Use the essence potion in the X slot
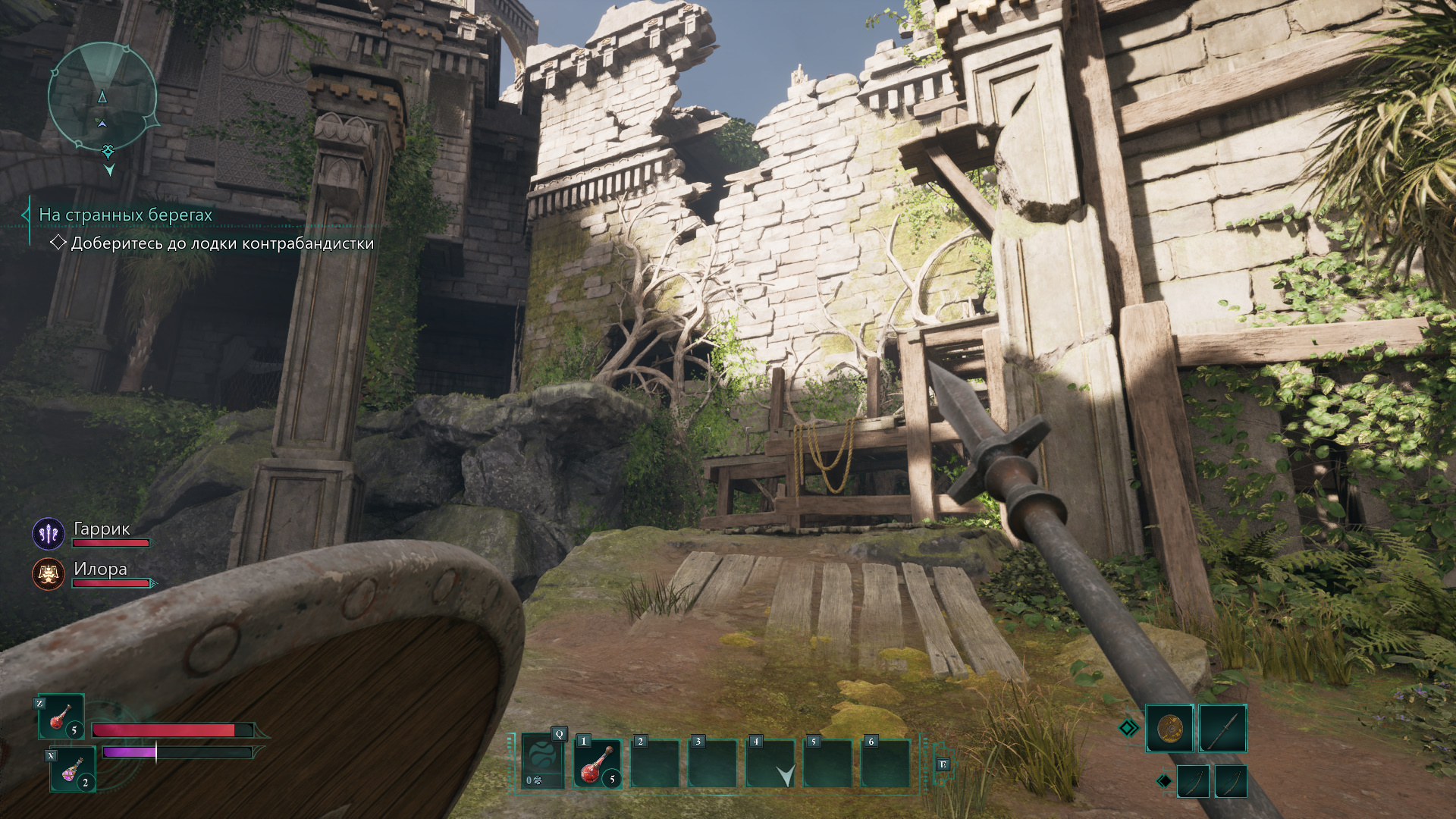This screenshot has width=1456, height=819. pos(73,769)
